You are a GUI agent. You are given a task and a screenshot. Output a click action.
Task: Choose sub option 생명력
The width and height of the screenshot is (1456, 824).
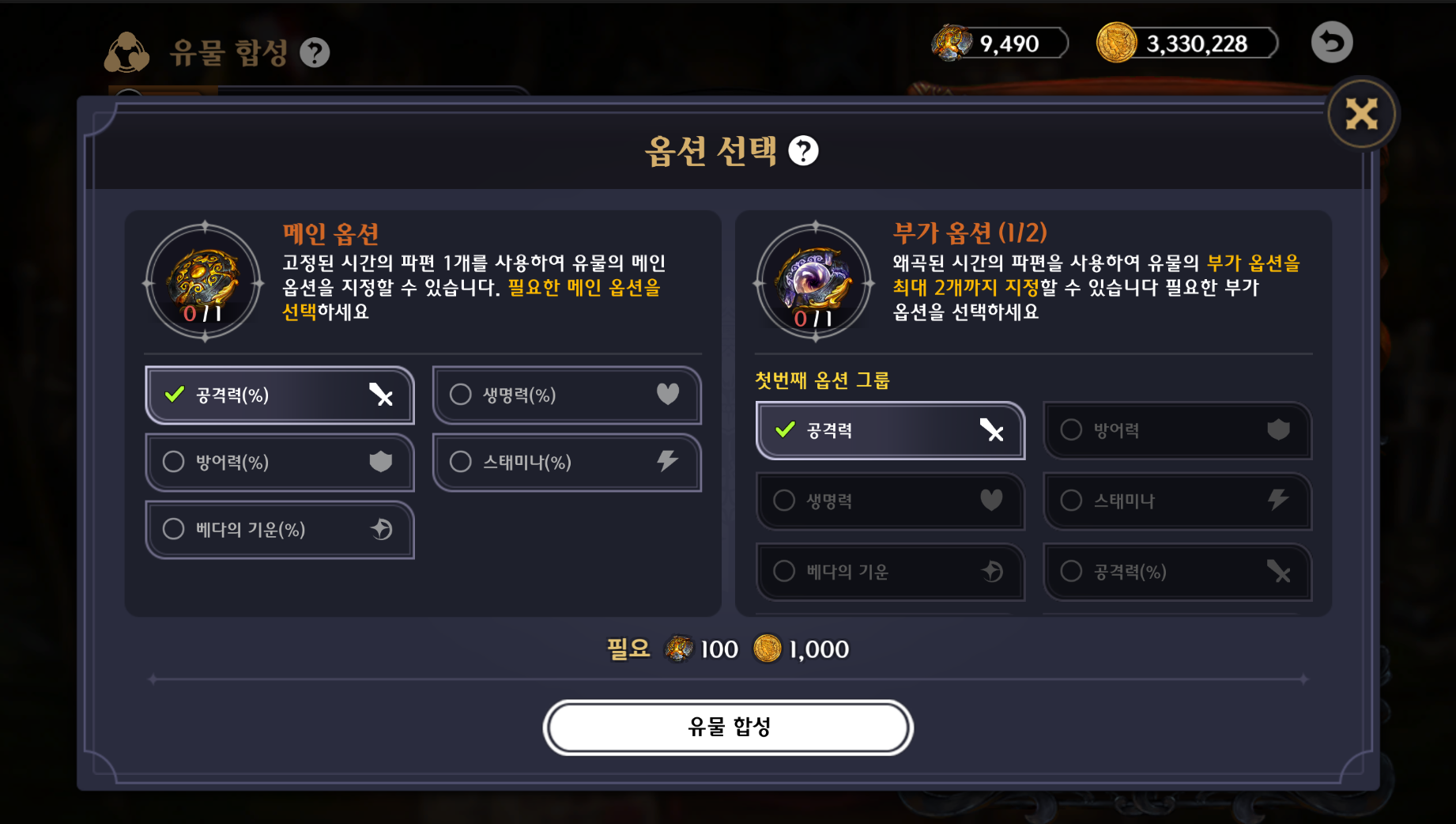pos(889,501)
